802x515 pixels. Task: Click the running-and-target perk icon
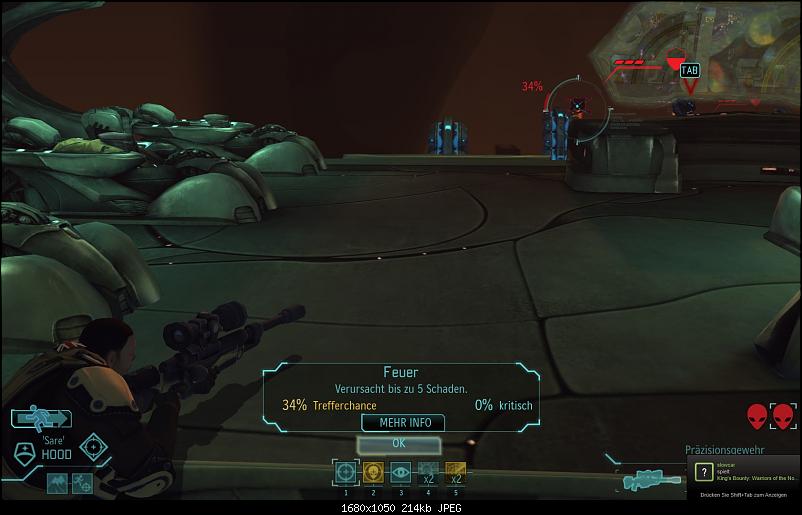[x=84, y=483]
